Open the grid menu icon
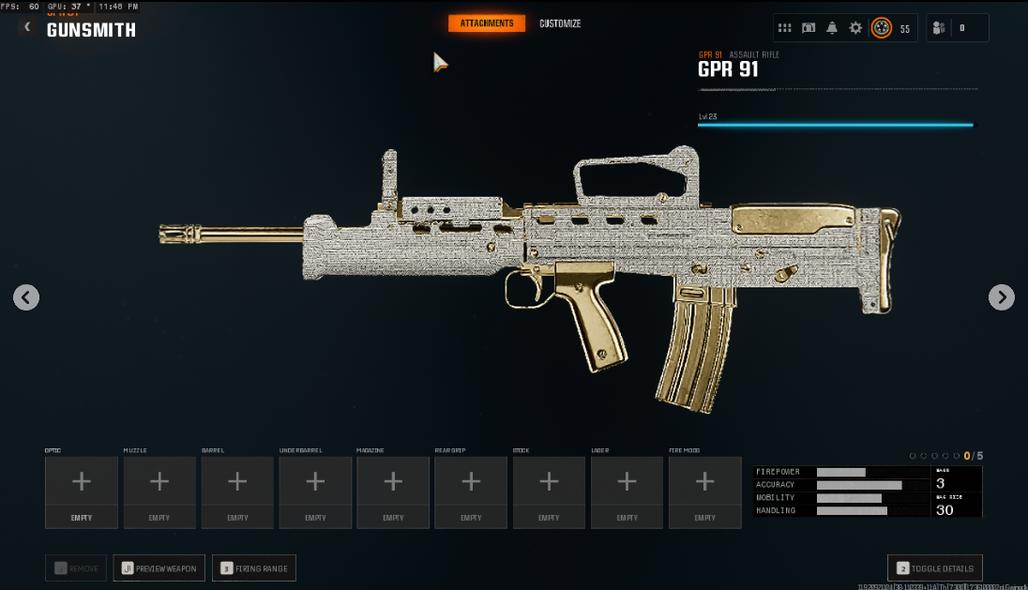This screenshot has height=590, width=1028. (x=785, y=28)
